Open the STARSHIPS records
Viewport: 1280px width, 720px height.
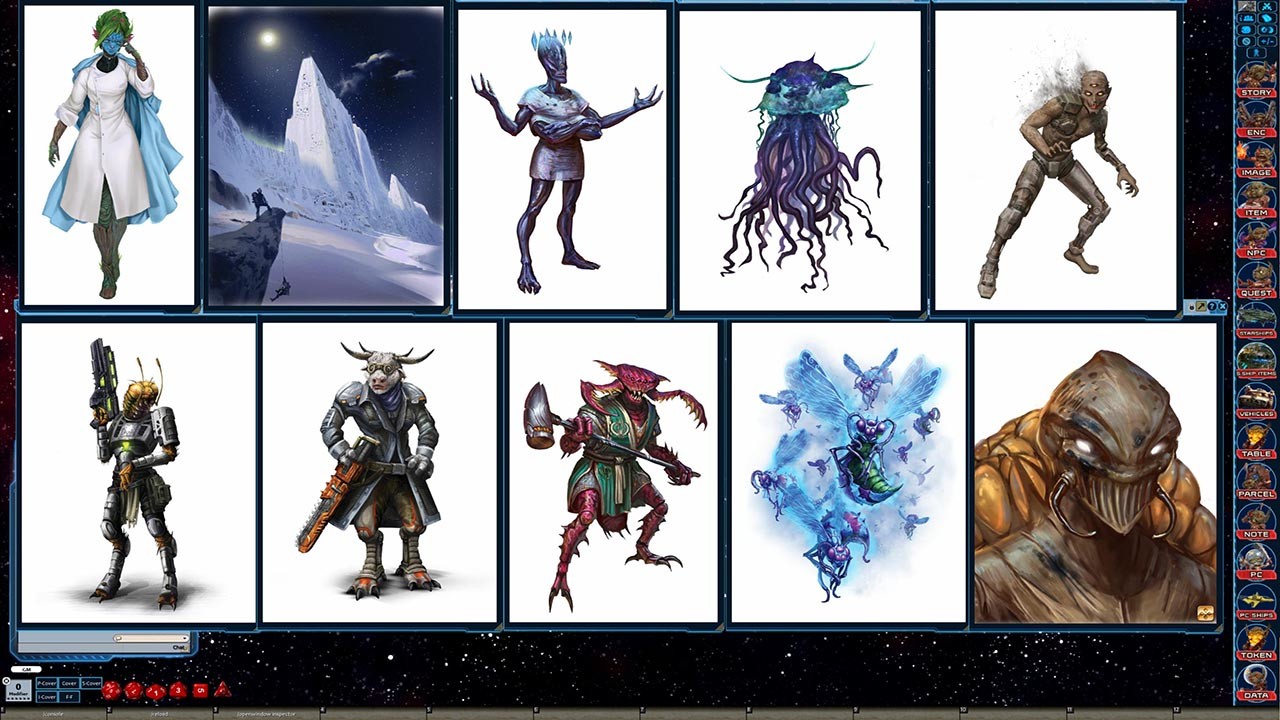1256,333
